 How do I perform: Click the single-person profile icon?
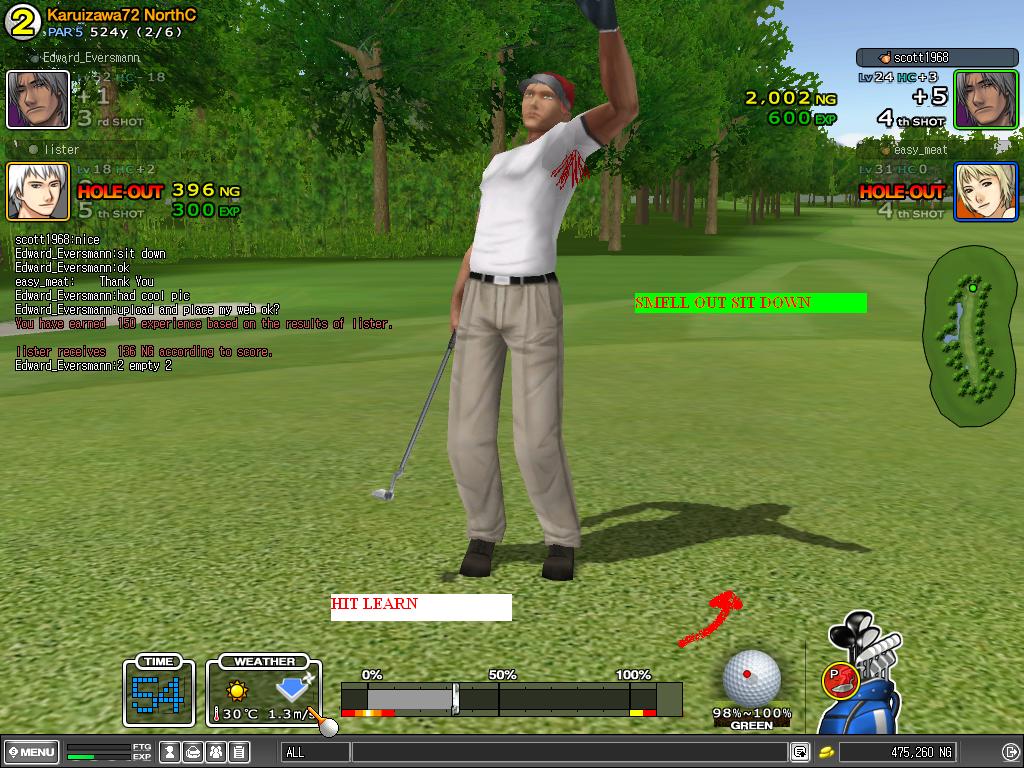[171, 752]
